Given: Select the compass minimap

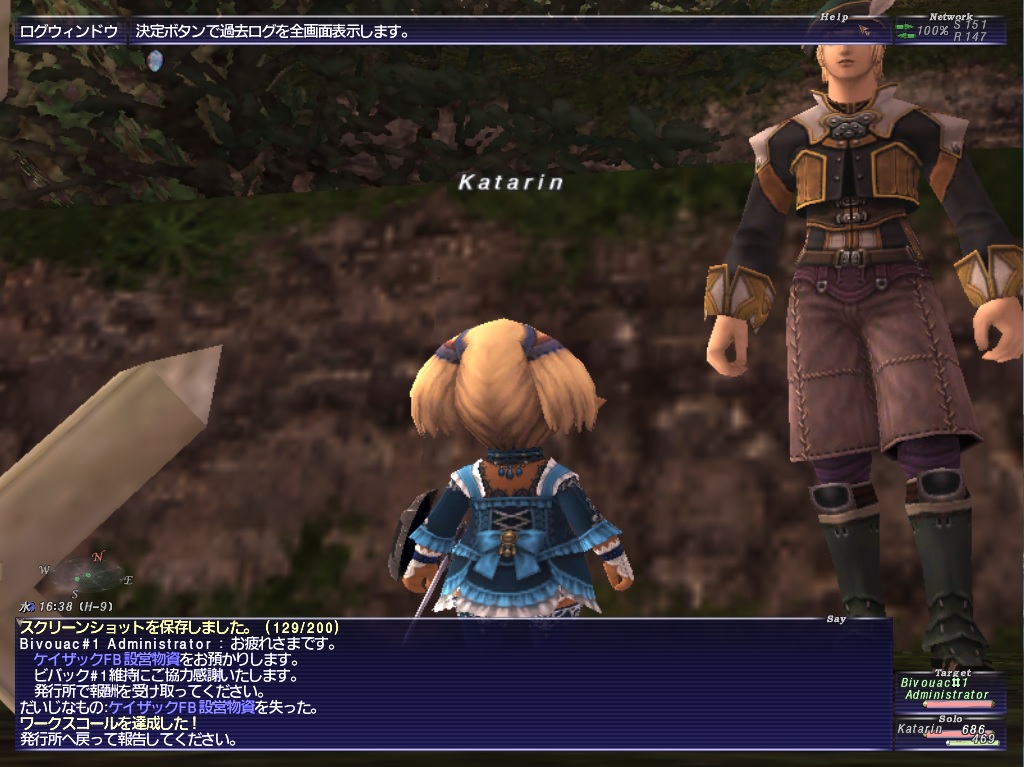Looking at the screenshot, I should tap(87, 574).
